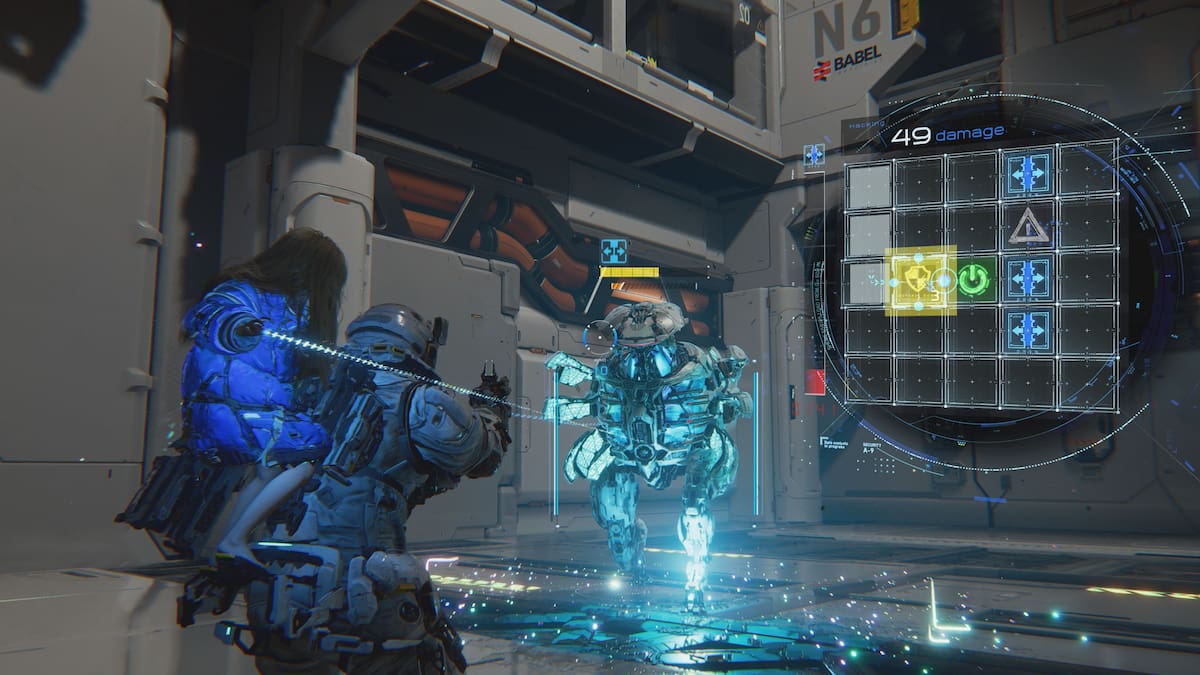Choose the green power node

(973, 281)
